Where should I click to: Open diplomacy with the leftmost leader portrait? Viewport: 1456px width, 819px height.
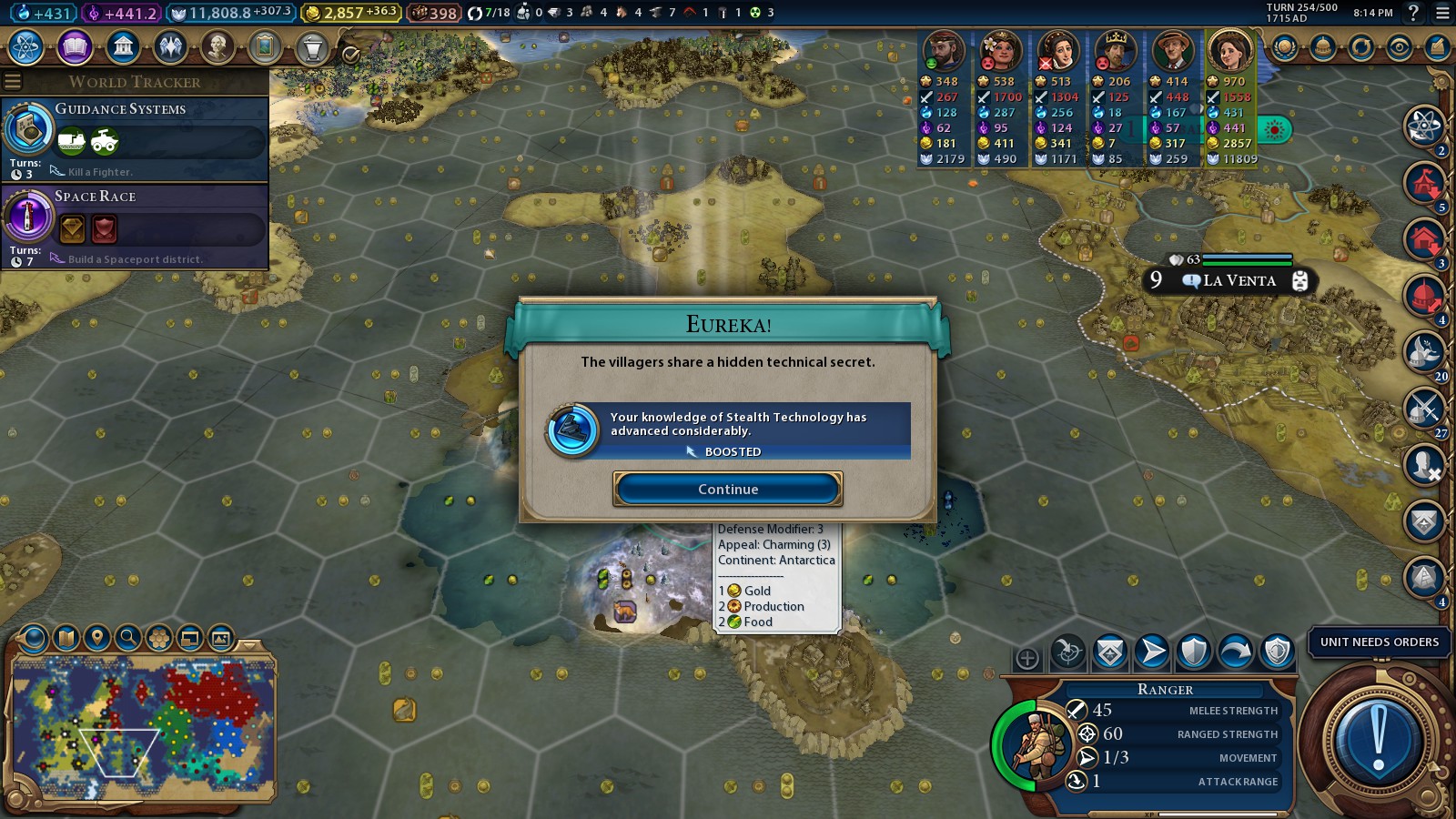942,52
